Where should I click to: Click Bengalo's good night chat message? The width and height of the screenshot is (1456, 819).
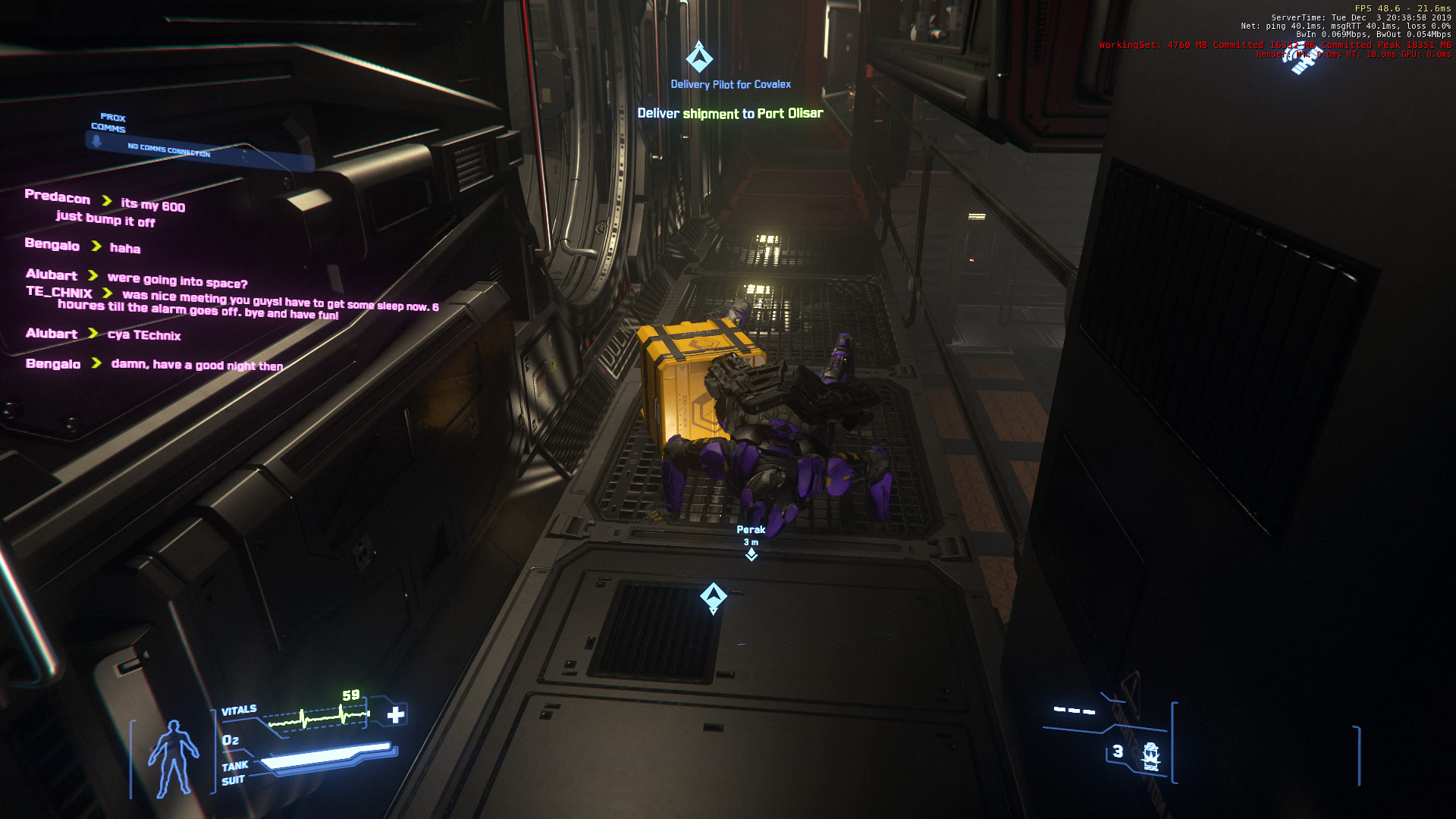coord(196,365)
